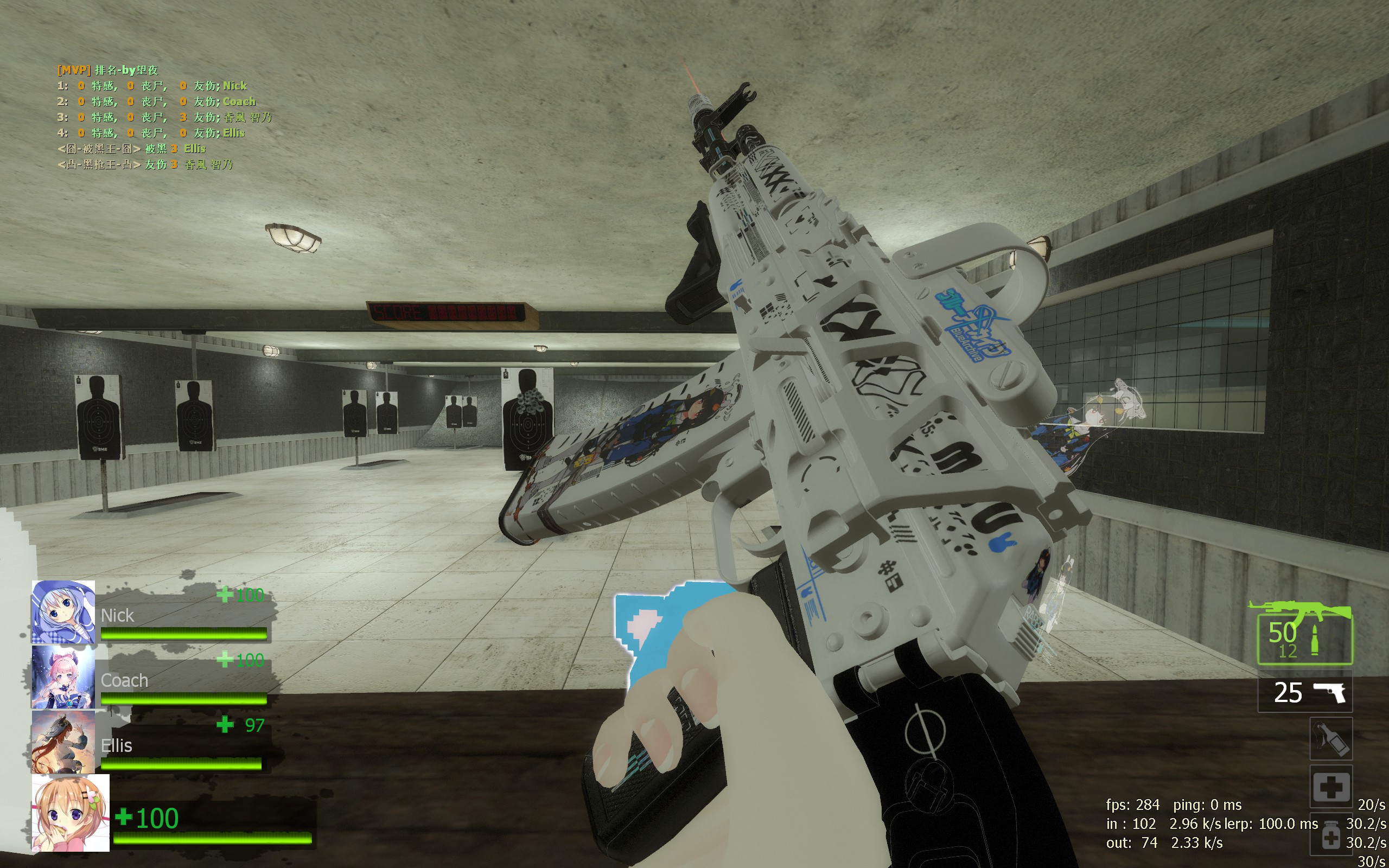Click Coach's pink-haired portrait

tap(63, 678)
